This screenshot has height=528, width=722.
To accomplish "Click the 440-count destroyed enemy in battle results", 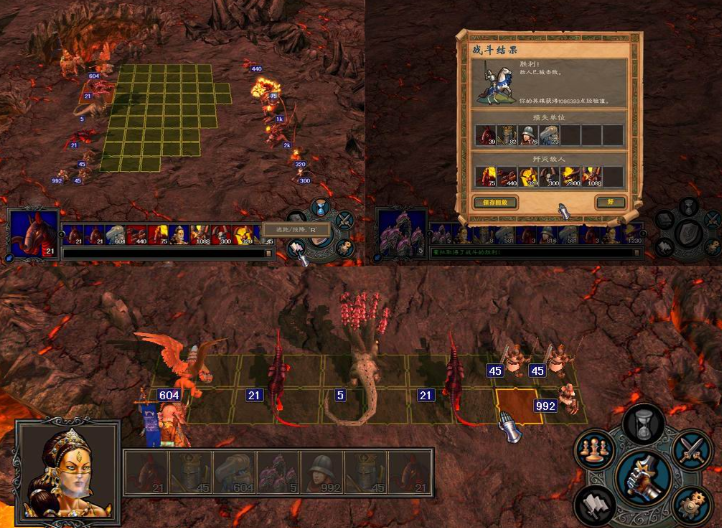I will pos(507,175).
